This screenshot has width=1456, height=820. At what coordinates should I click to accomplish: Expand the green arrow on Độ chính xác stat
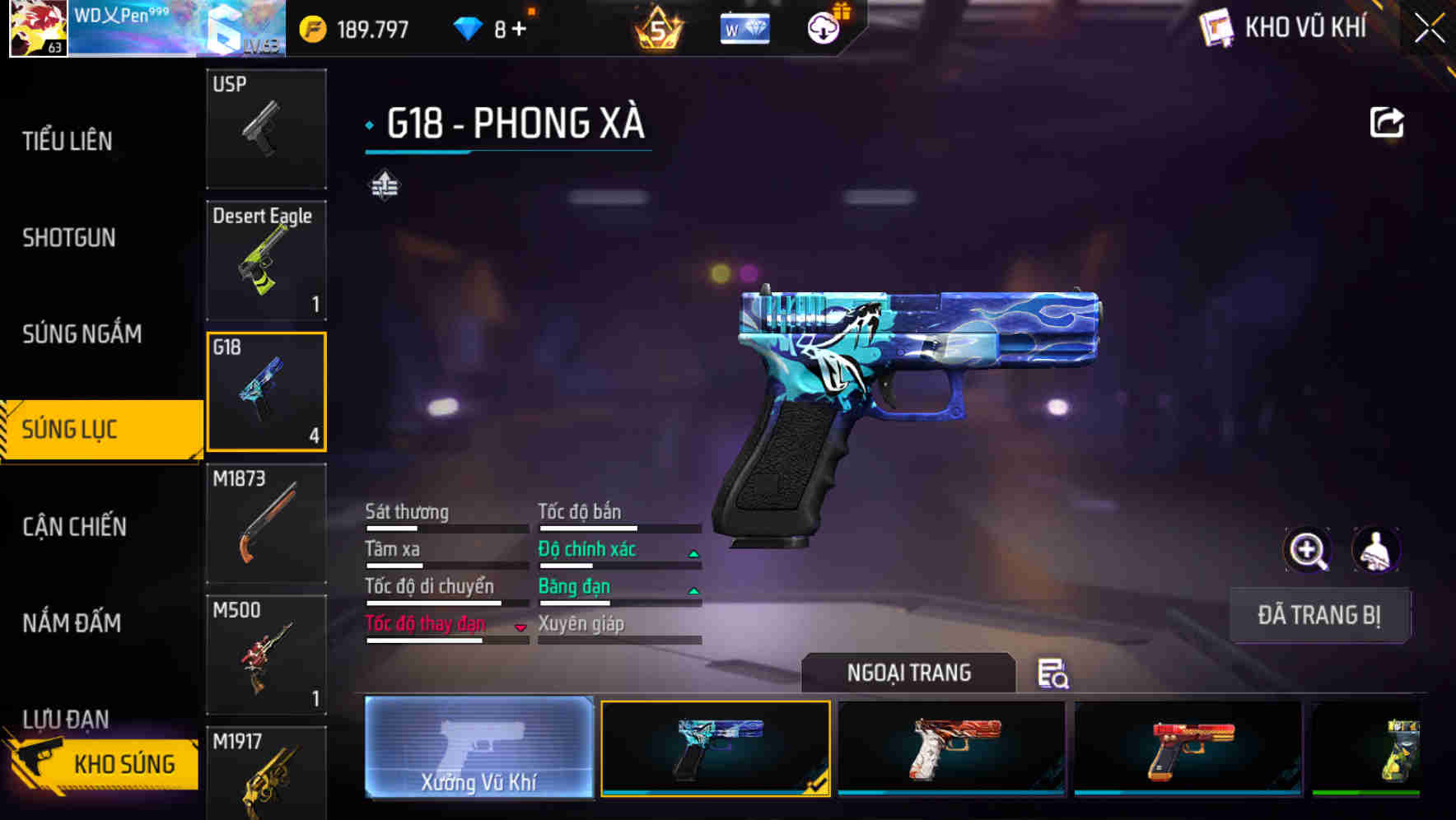tap(692, 555)
